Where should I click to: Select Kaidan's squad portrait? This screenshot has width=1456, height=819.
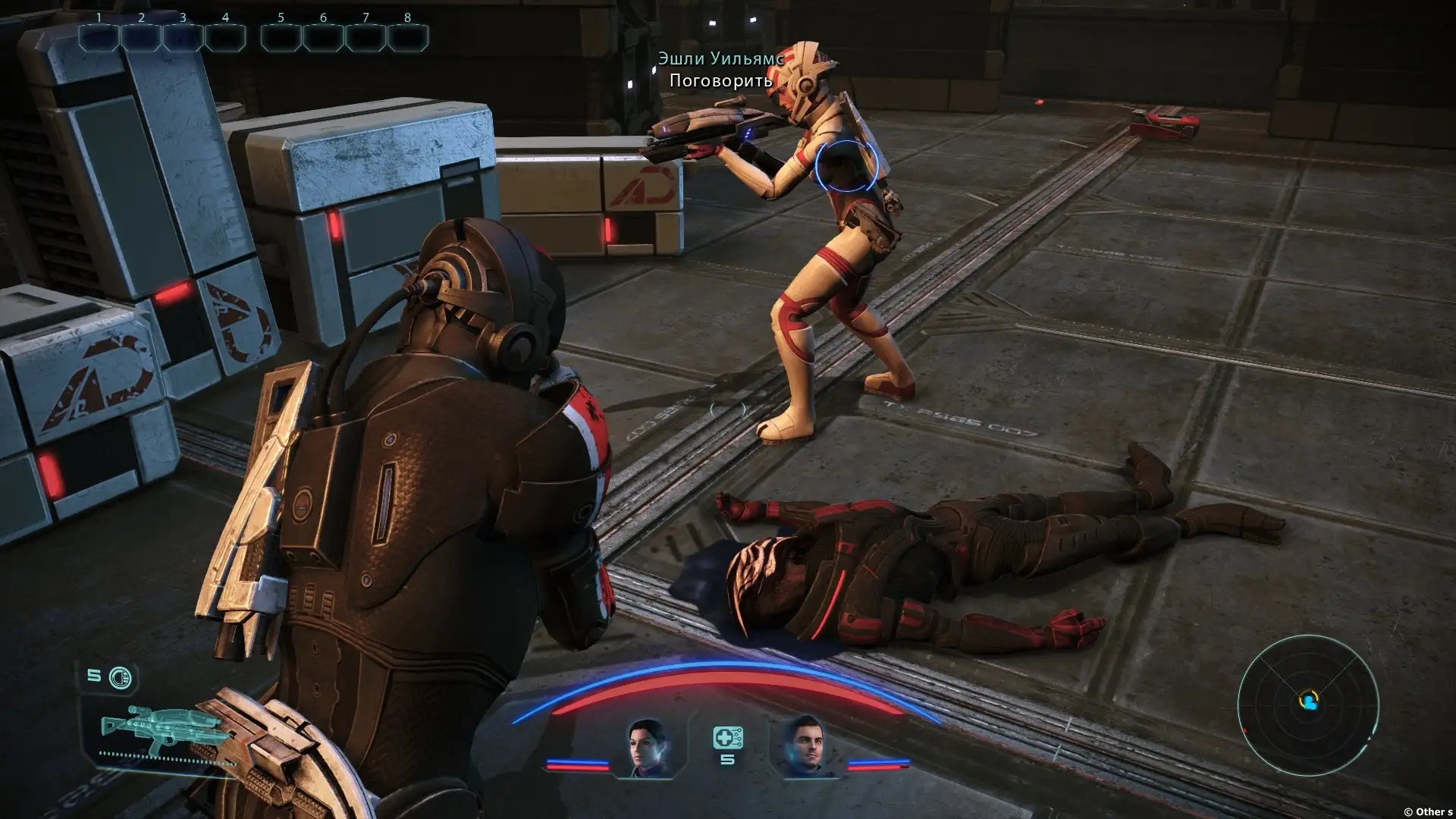(805, 747)
